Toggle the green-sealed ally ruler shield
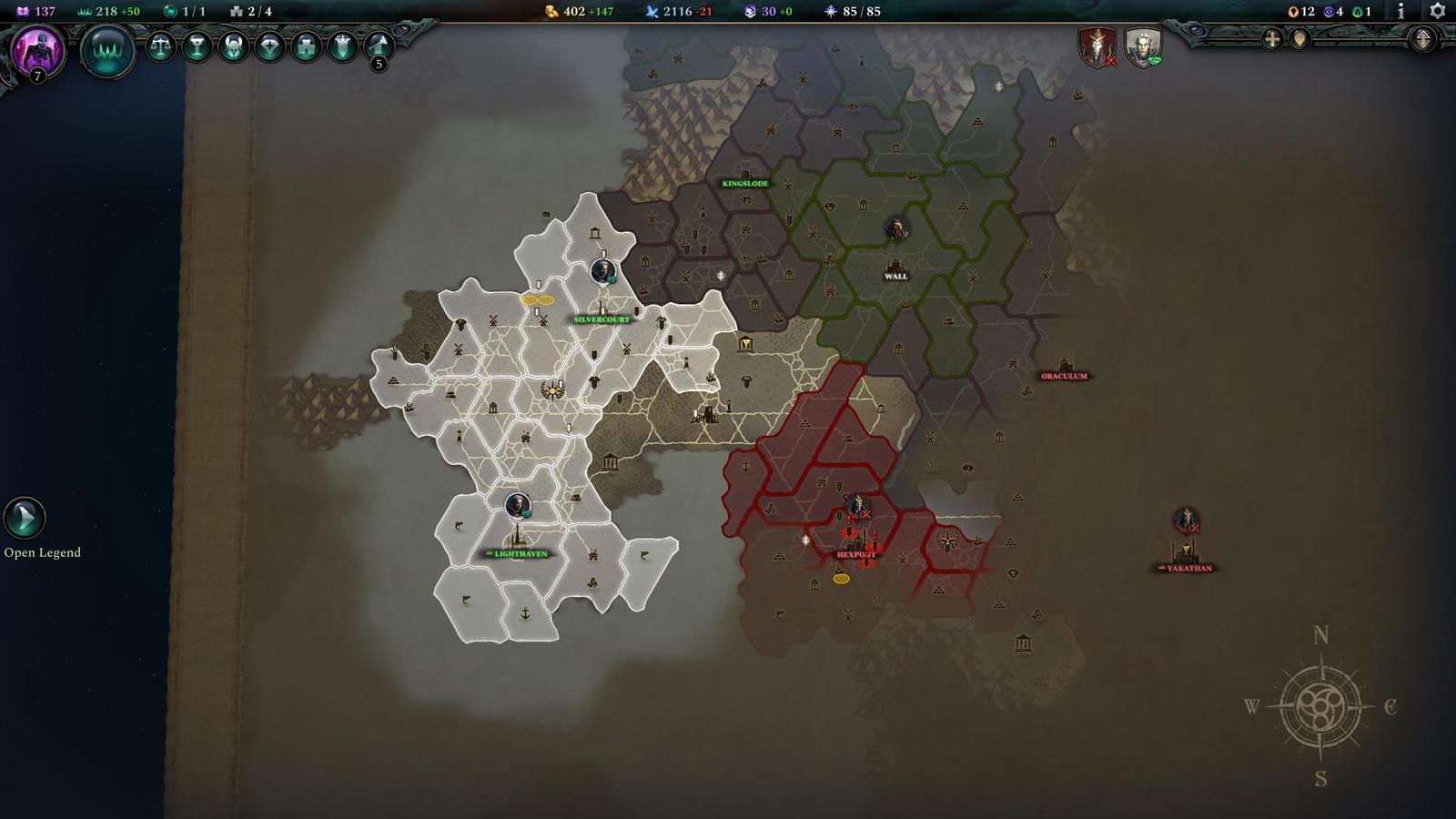1456x819 pixels. pyautogui.click(x=1146, y=45)
